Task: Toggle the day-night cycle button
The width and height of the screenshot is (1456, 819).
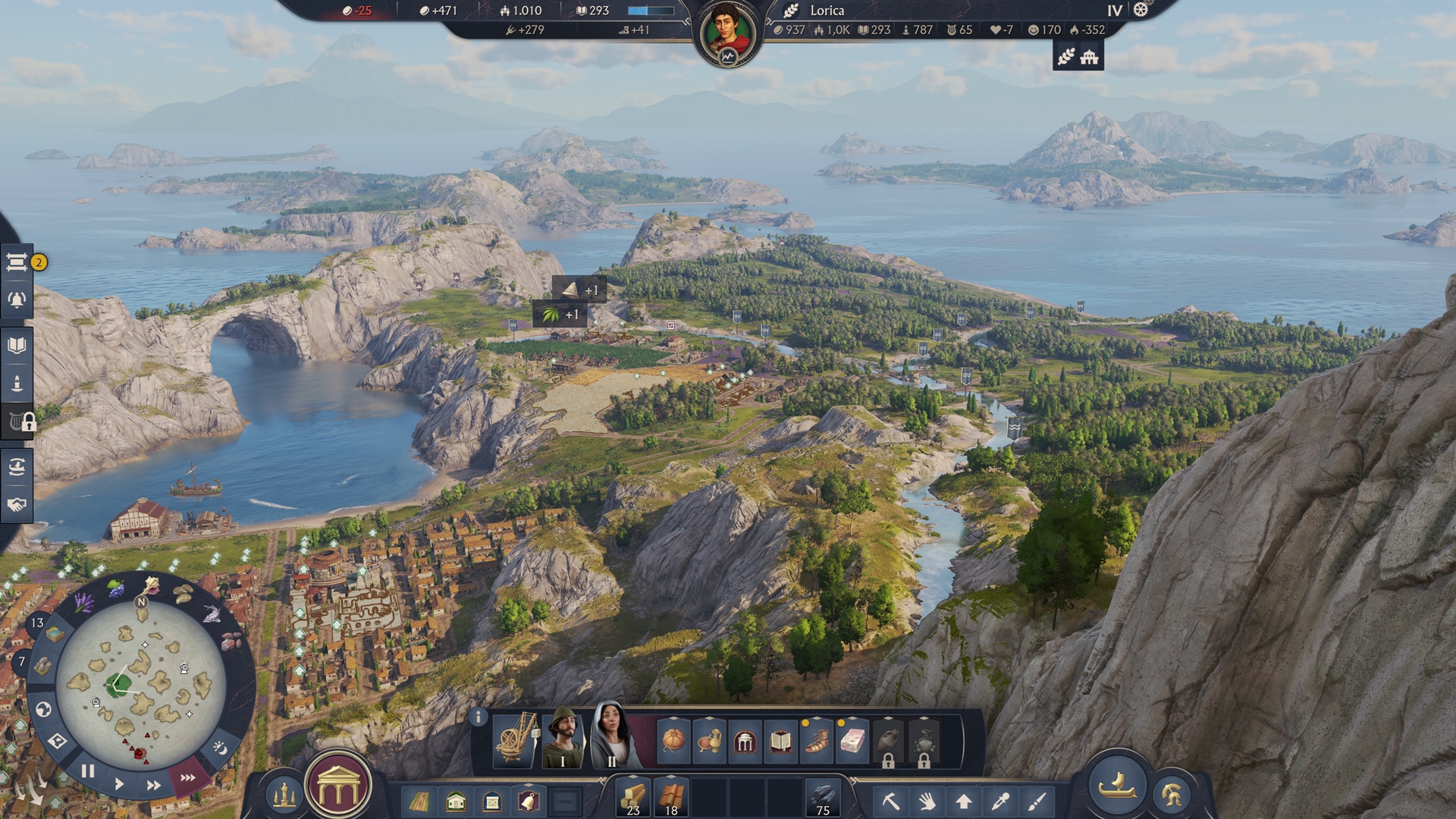Action: [x=220, y=748]
